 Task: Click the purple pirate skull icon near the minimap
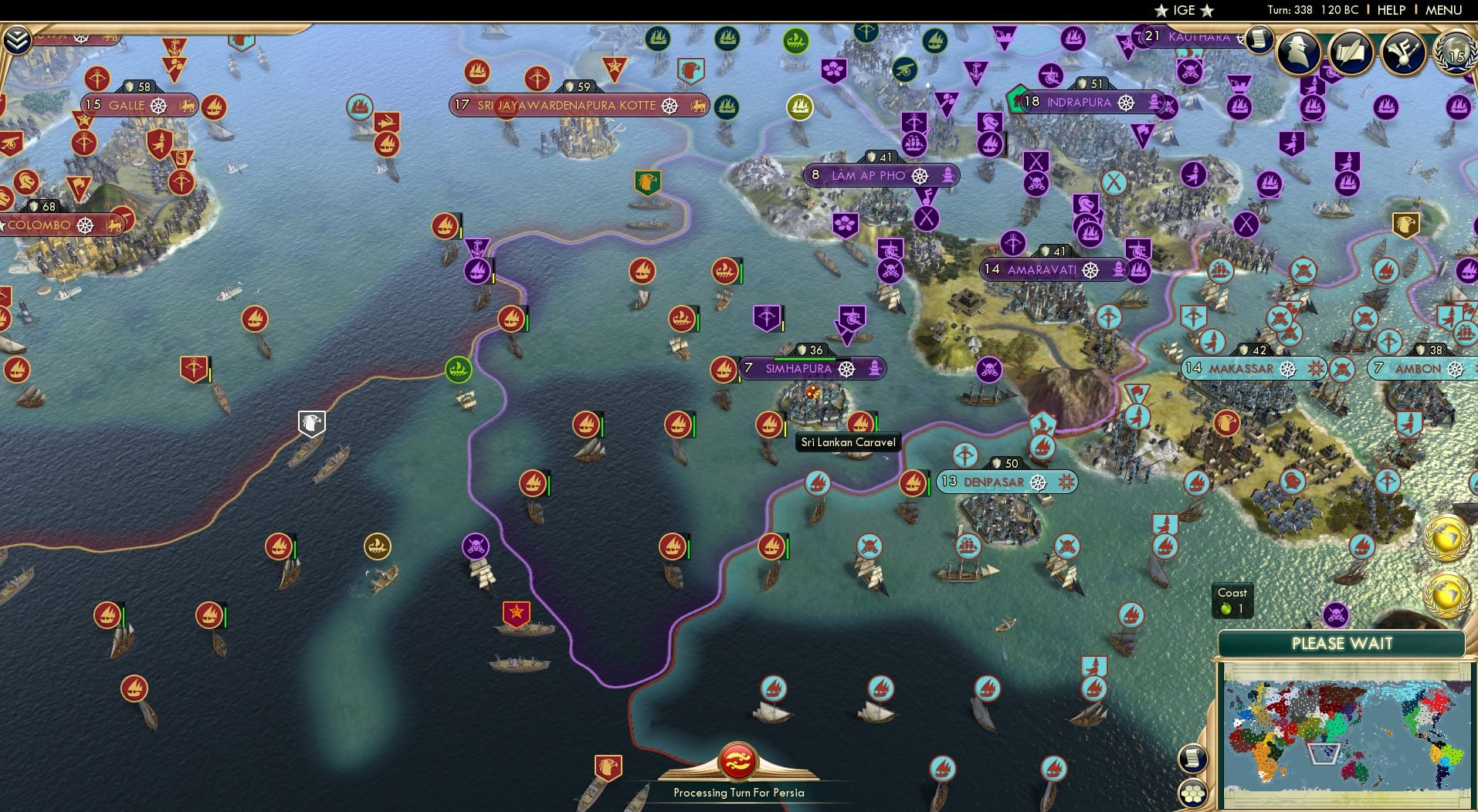pos(1337,614)
